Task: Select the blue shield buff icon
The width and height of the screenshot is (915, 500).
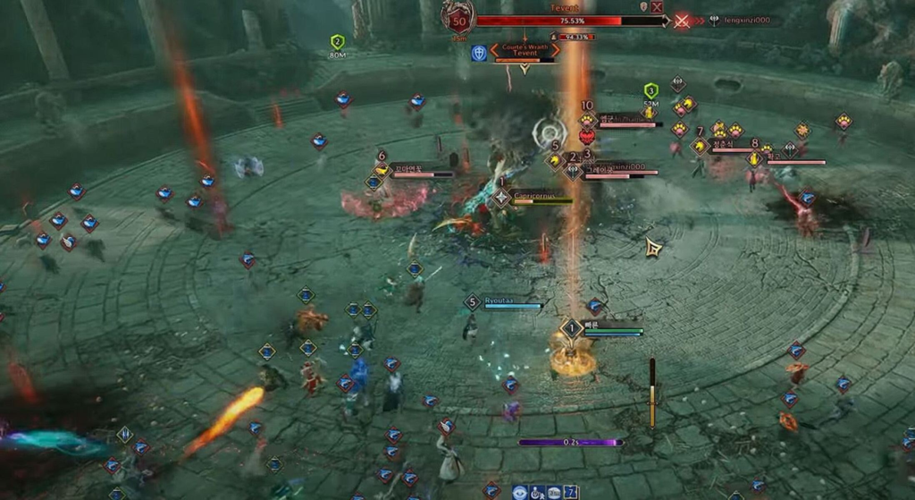Action: tap(479, 53)
